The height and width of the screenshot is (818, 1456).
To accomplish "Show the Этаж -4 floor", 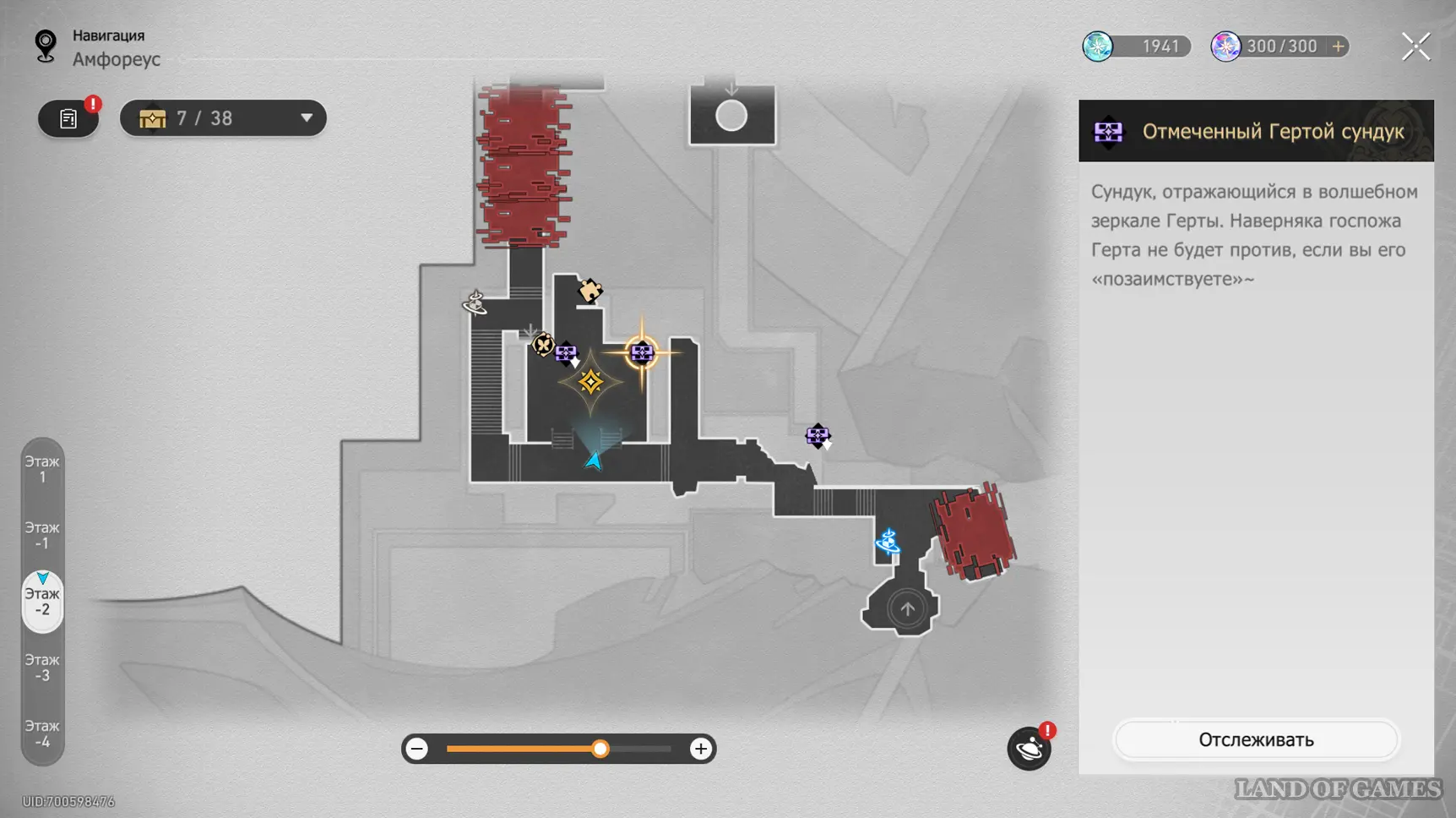I will point(42,733).
